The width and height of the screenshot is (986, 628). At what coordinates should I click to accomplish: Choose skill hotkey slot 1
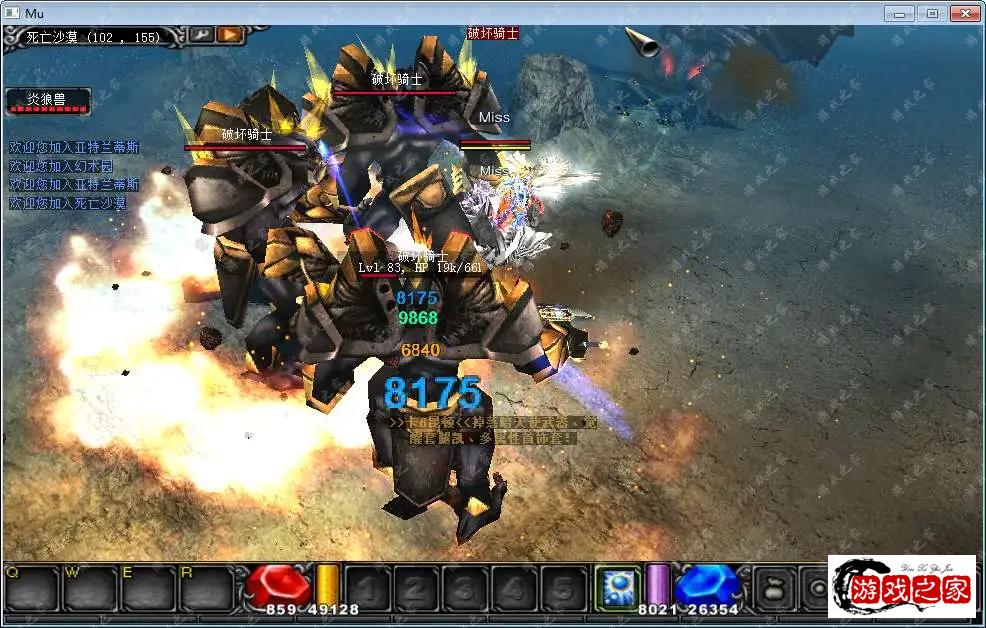point(368,588)
